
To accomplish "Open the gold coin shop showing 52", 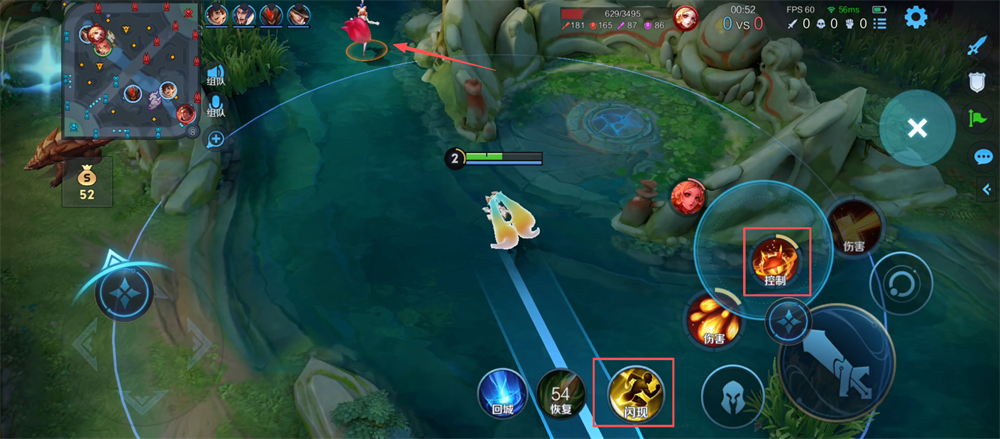I will coord(87,182).
